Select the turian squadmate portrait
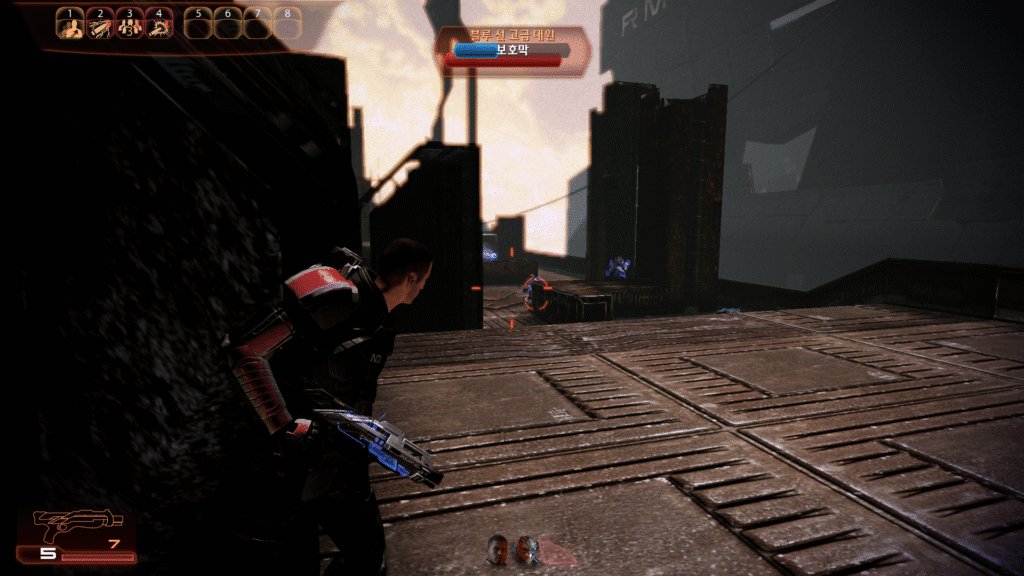 click(527, 548)
